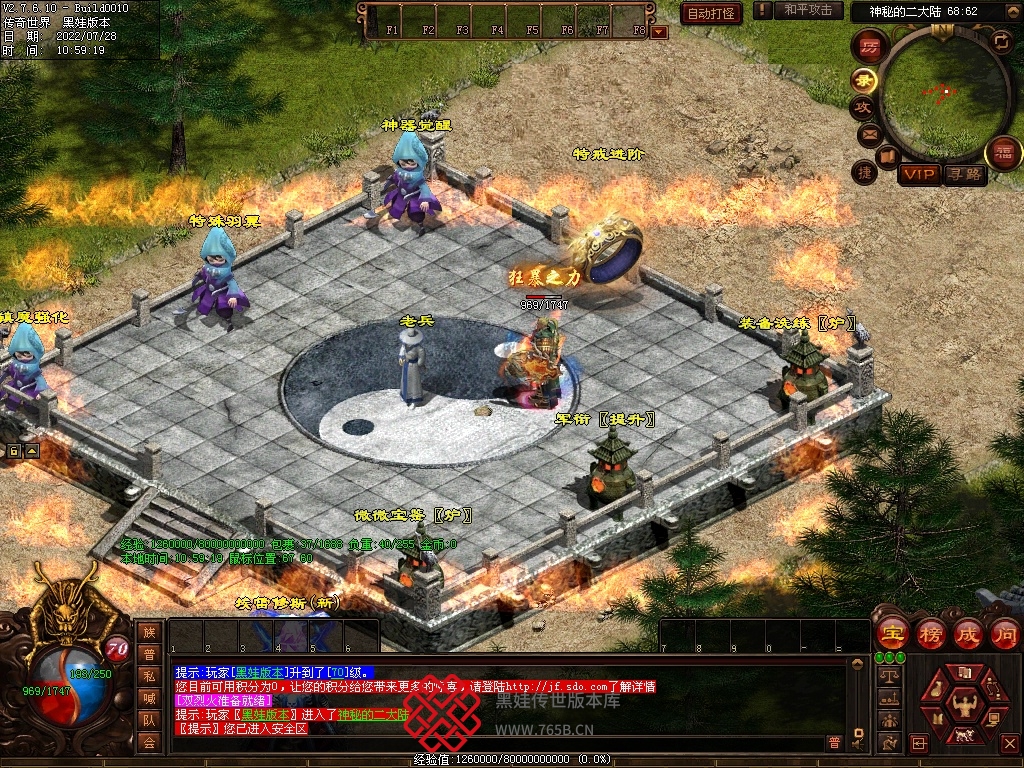The height and width of the screenshot is (768, 1024).
Task: Select the 队 team chat channel
Action: tap(149, 720)
